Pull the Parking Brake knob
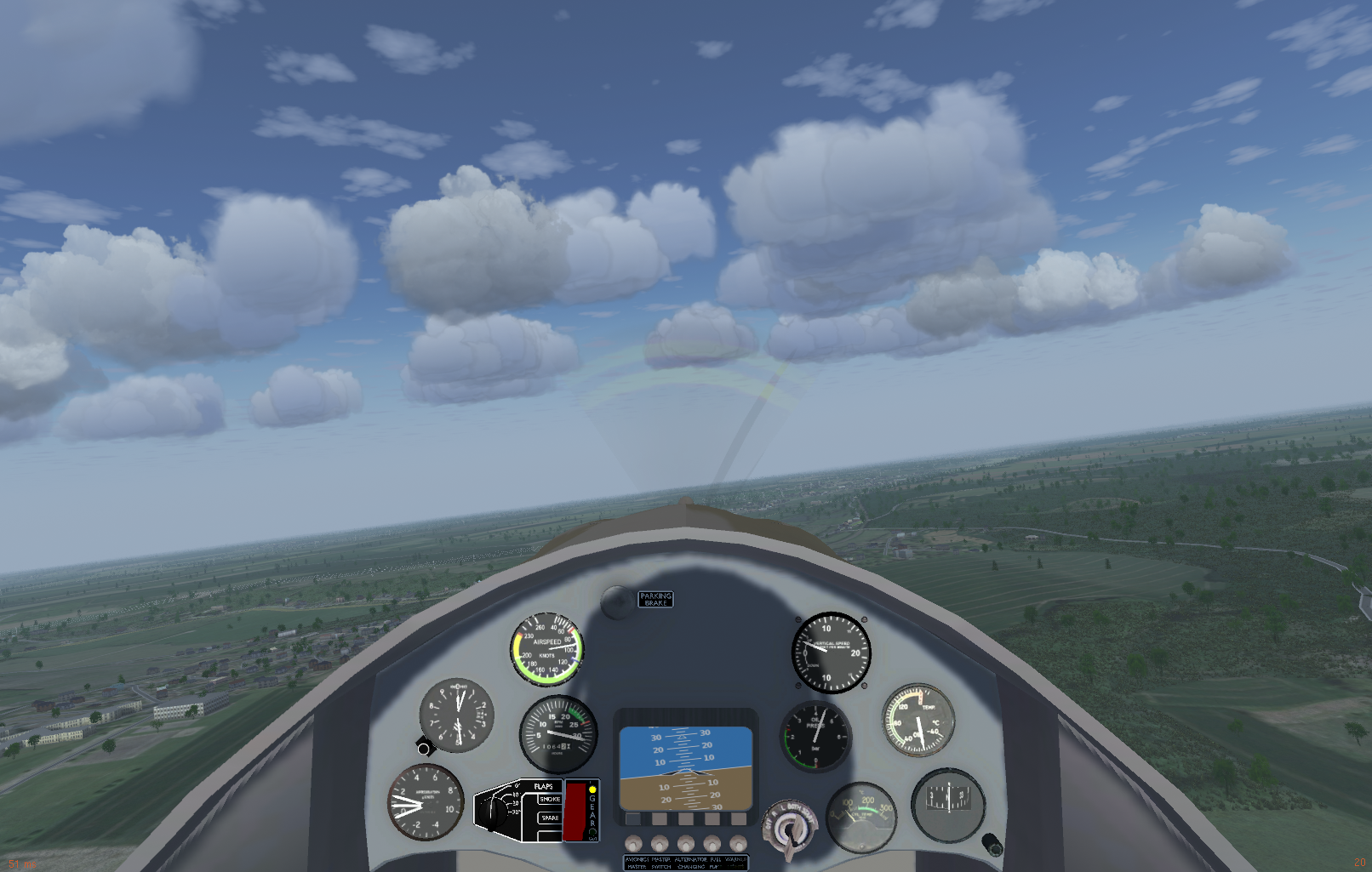The image size is (1372, 872). pos(616,602)
